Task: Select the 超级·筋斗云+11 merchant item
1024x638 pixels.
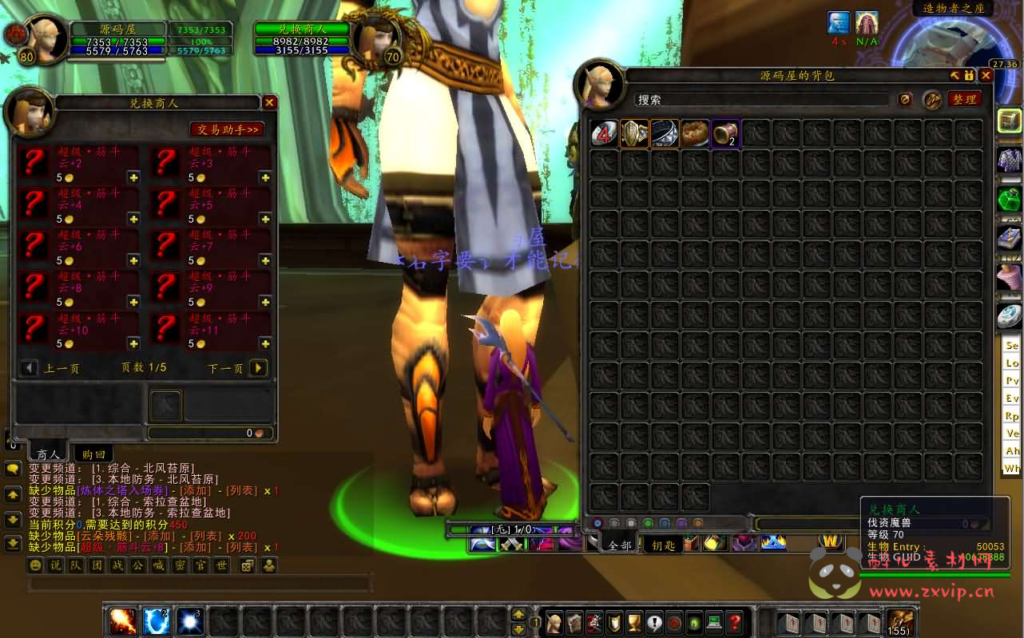Action: 168,329
